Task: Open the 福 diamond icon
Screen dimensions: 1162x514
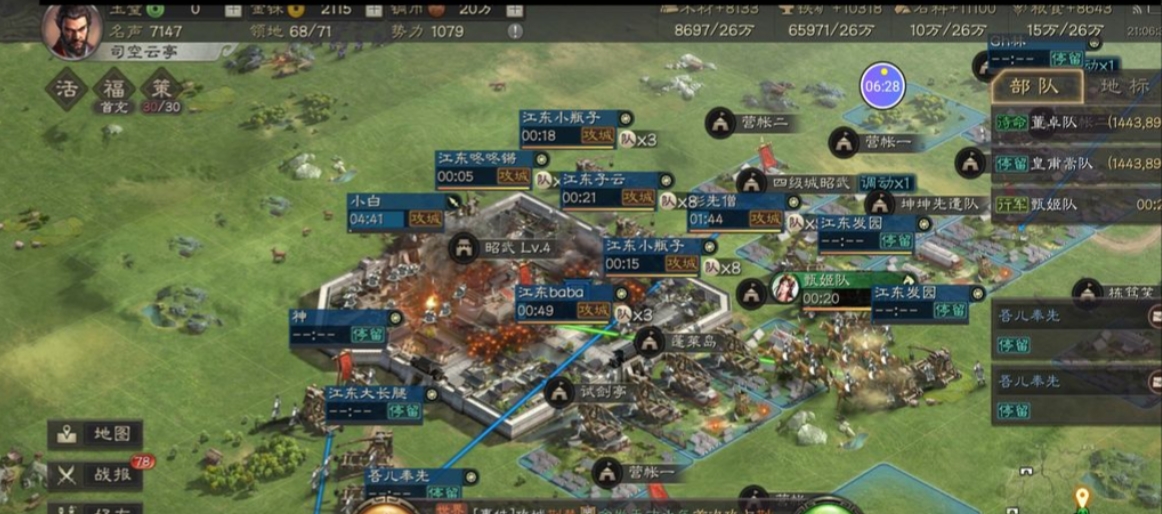Action: coord(113,89)
